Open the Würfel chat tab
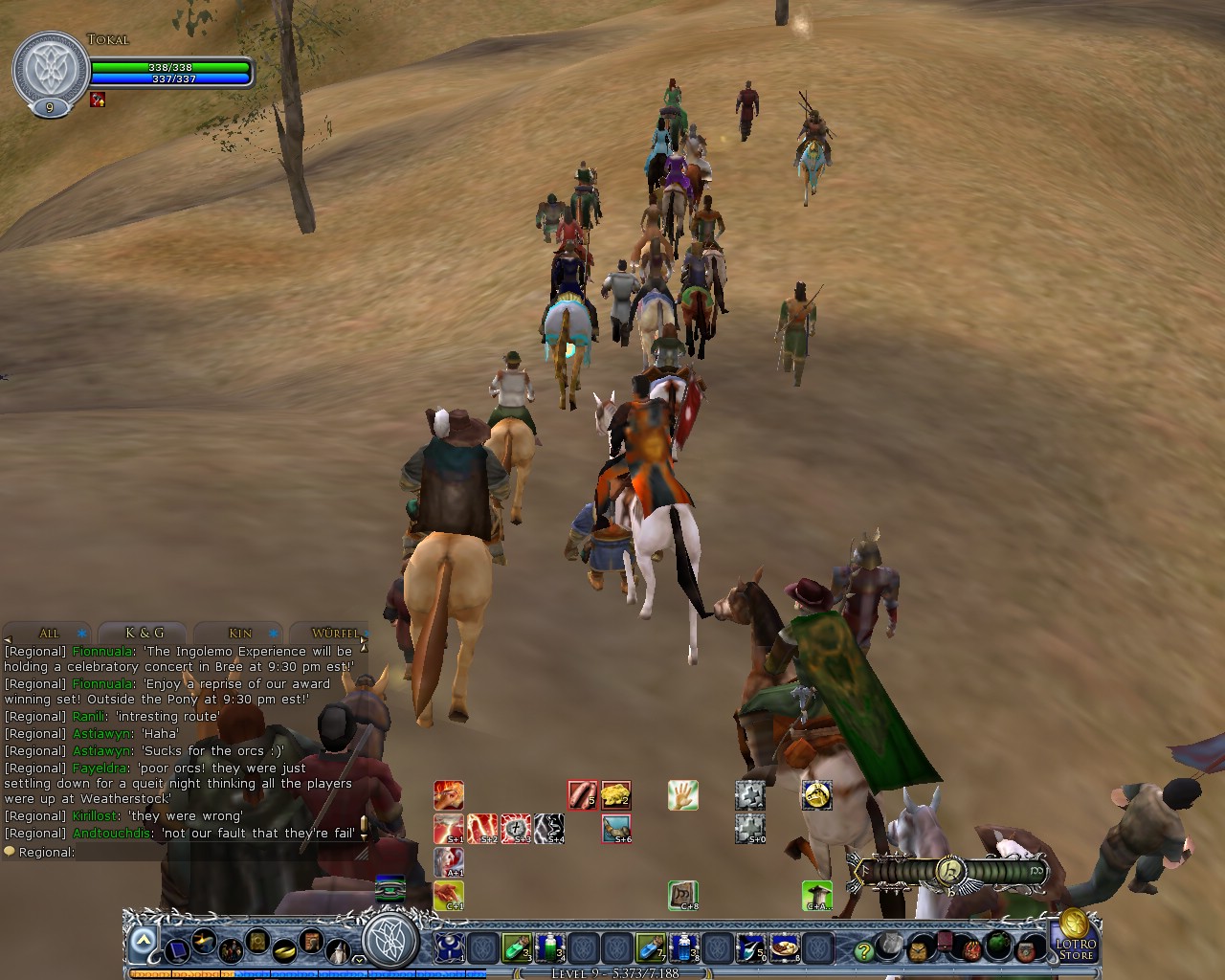 pos(335,634)
